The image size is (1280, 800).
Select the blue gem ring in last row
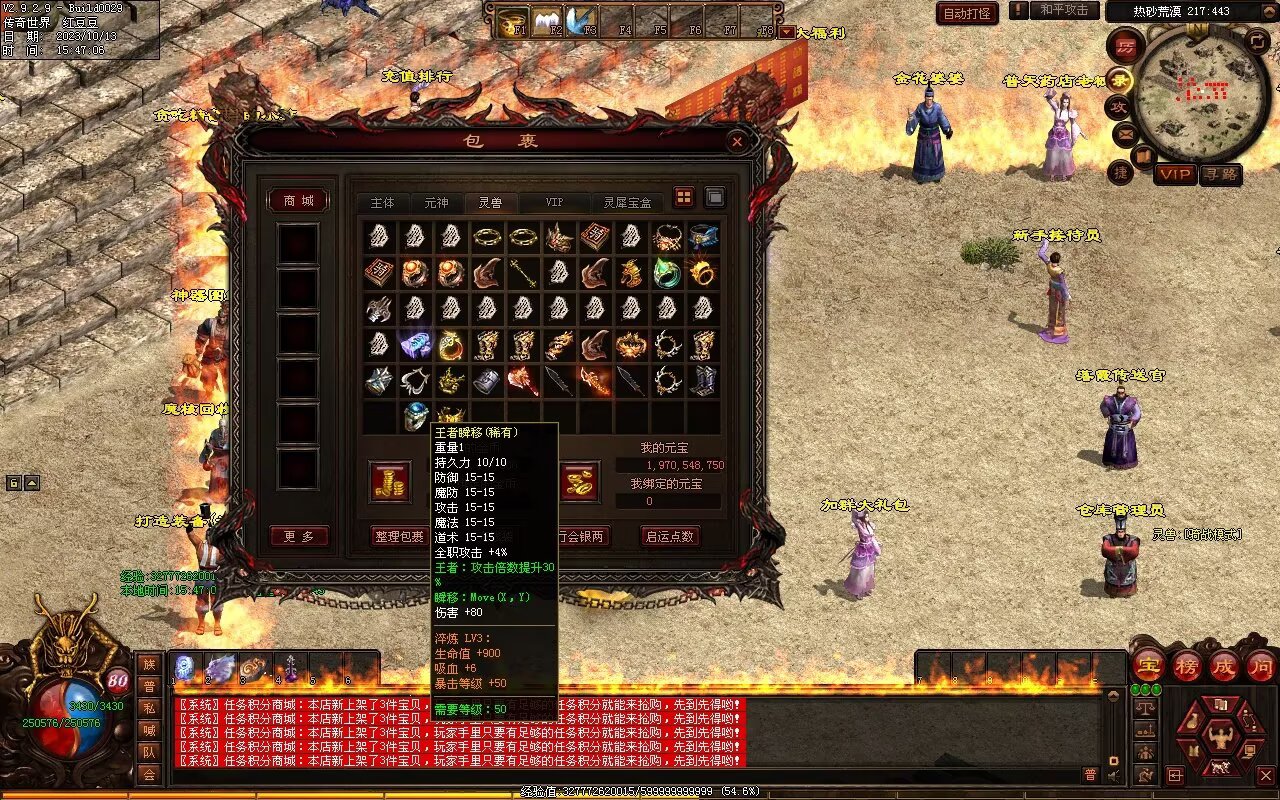pyautogui.click(x=415, y=415)
